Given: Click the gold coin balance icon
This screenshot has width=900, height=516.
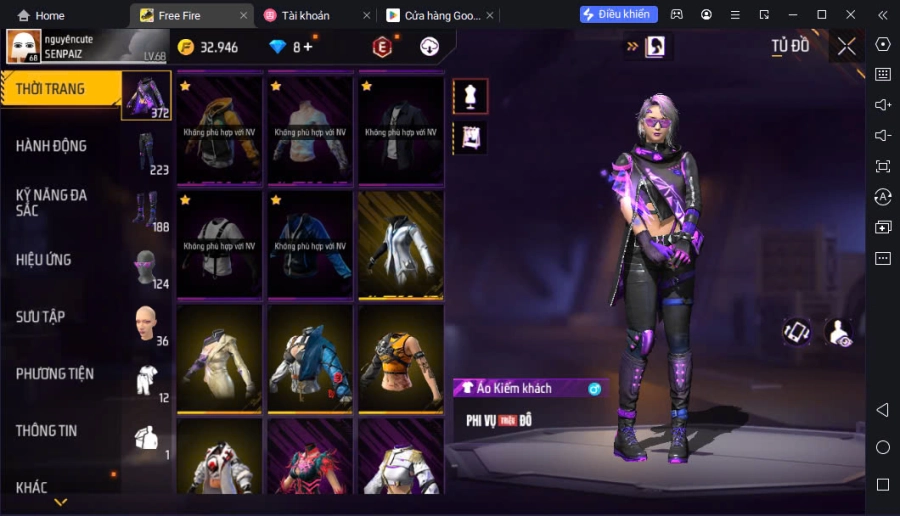Looking at the screenshot, I should coord(186,47).
